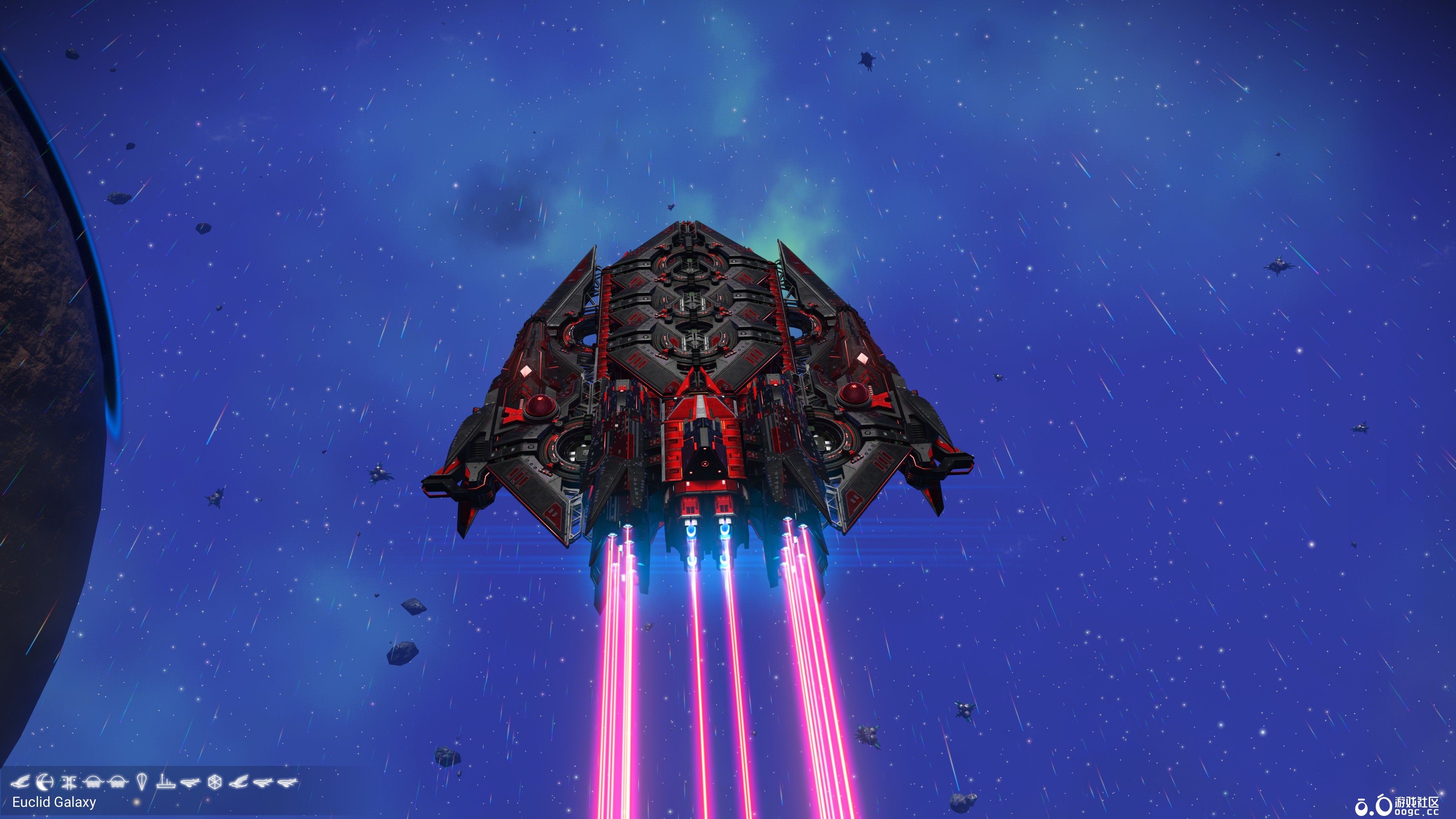Click the first sunset glyph
This screenshot has width=1456, height=819.
coord(94,783)
